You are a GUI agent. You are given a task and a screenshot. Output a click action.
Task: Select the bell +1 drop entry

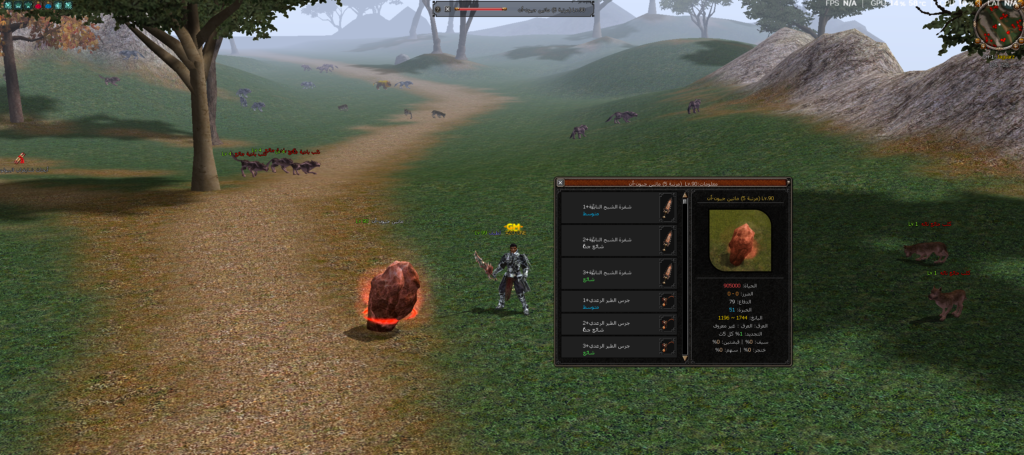(x=618, y=301)
